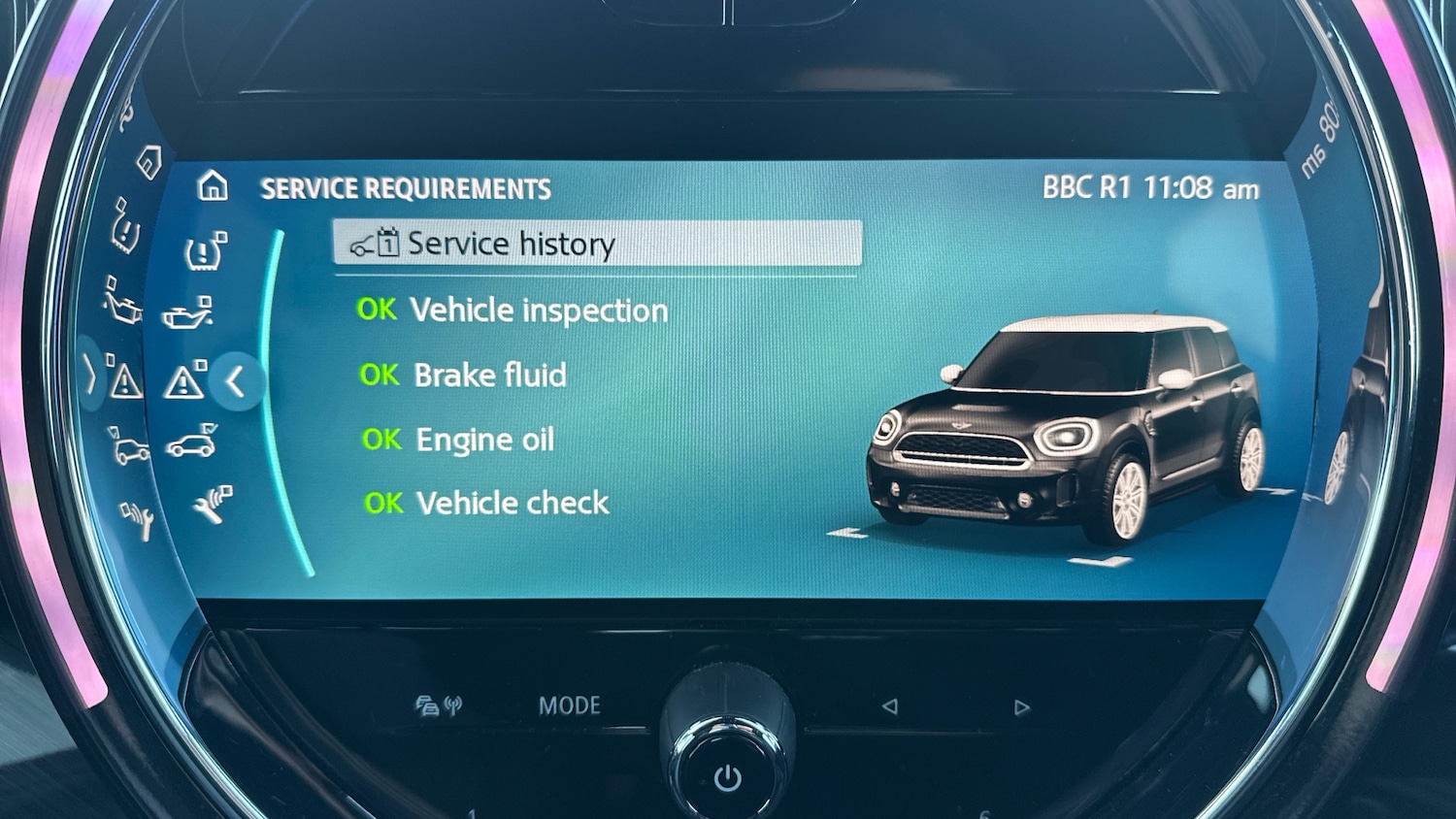
Task: Open the Vehicle check status entry
Action: (485, 503)
